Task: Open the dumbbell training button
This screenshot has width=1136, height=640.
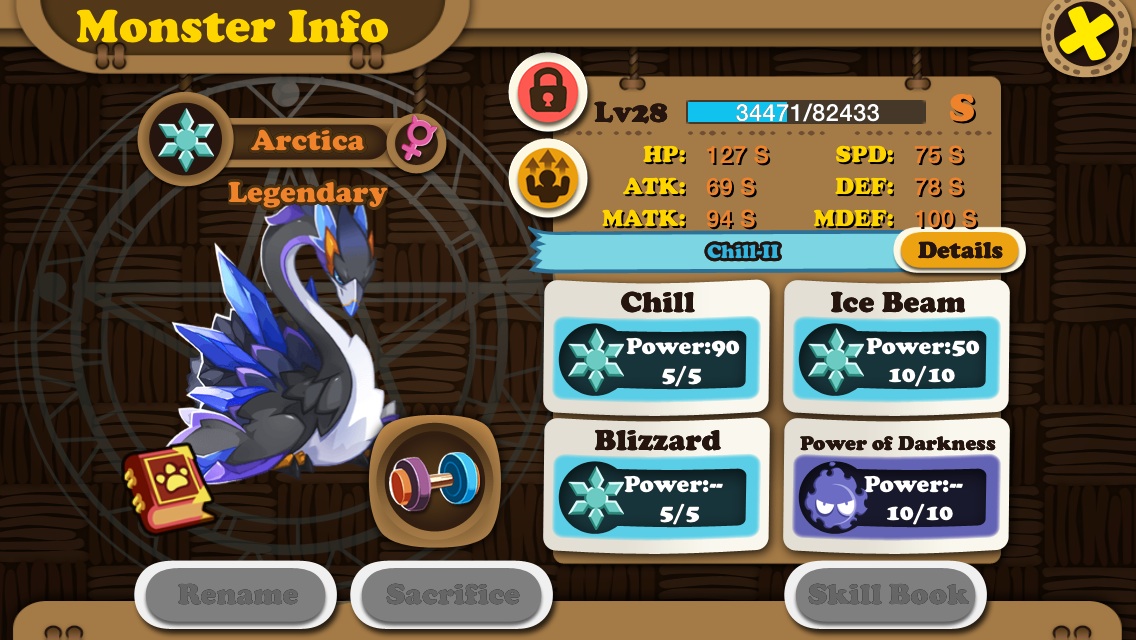Action: pyautogui.click(x=435, y=480)
